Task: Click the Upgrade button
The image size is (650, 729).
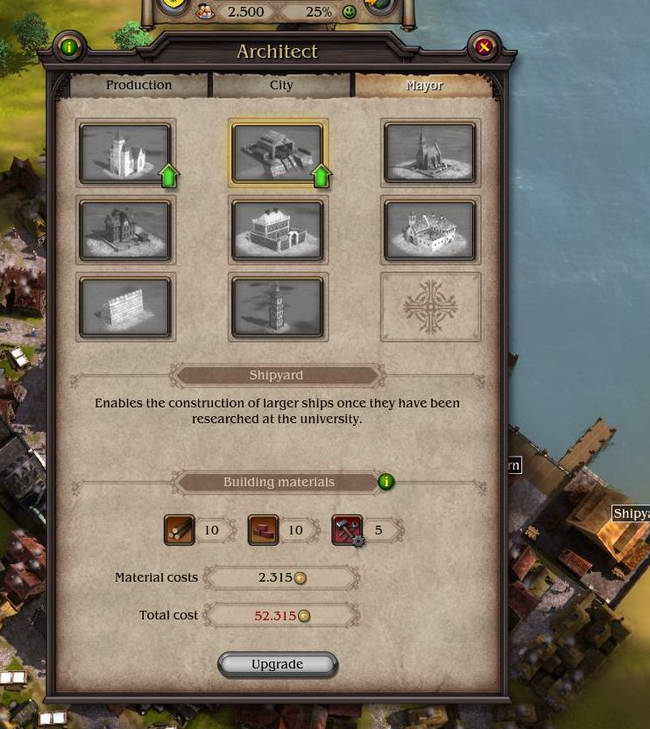Action: click(x=277, y=664)
